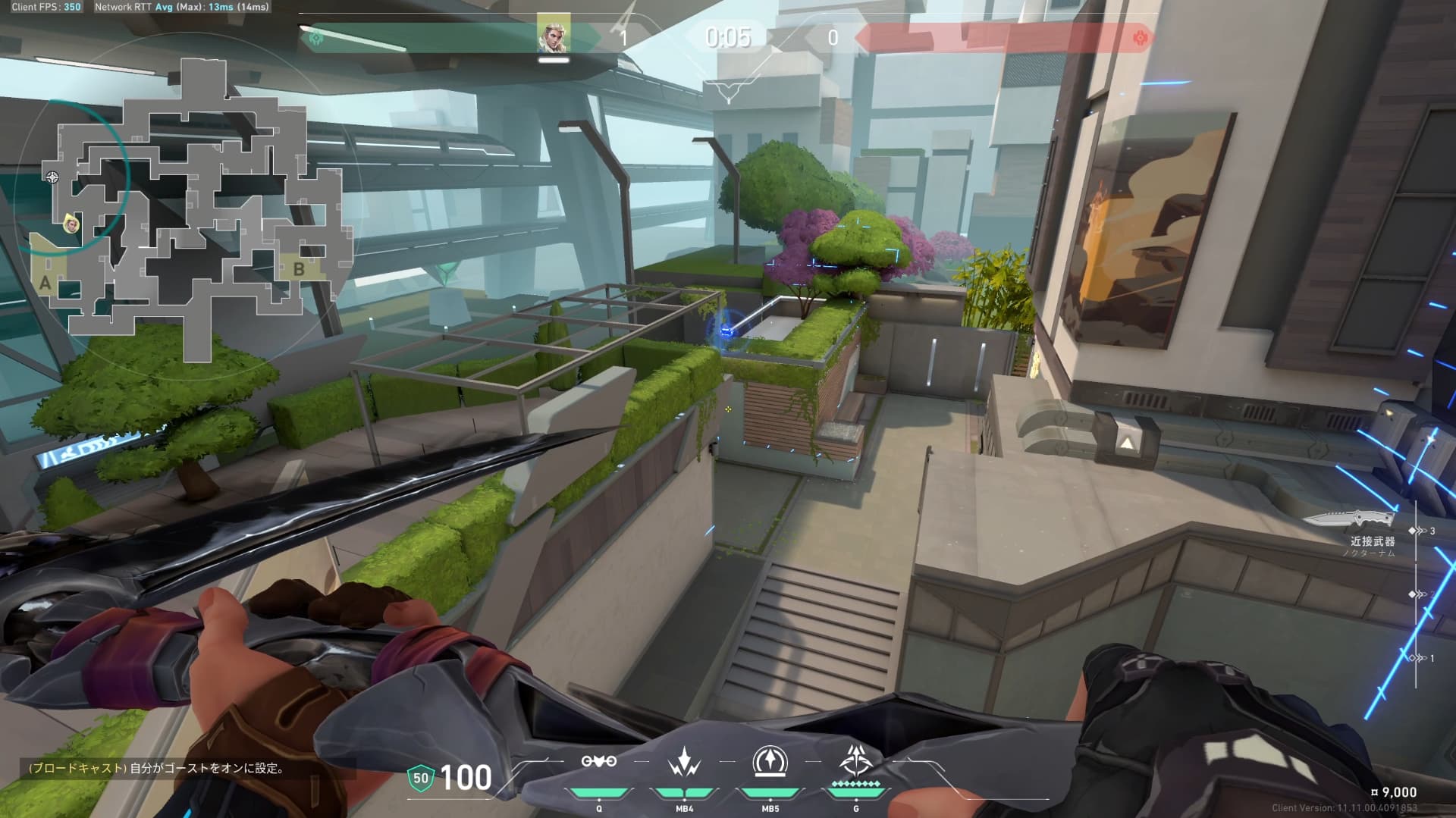Select the agent portrait in top scoreboard

click(554, 36)
